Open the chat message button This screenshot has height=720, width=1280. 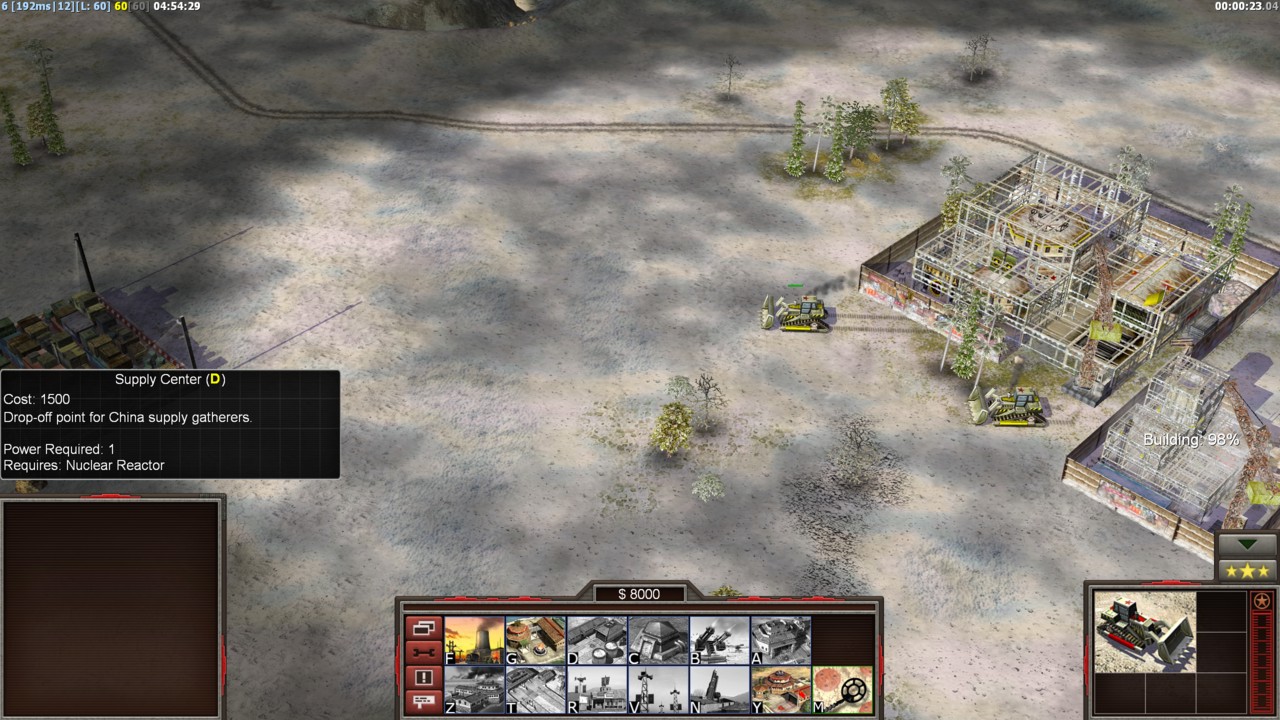[423, 701]
